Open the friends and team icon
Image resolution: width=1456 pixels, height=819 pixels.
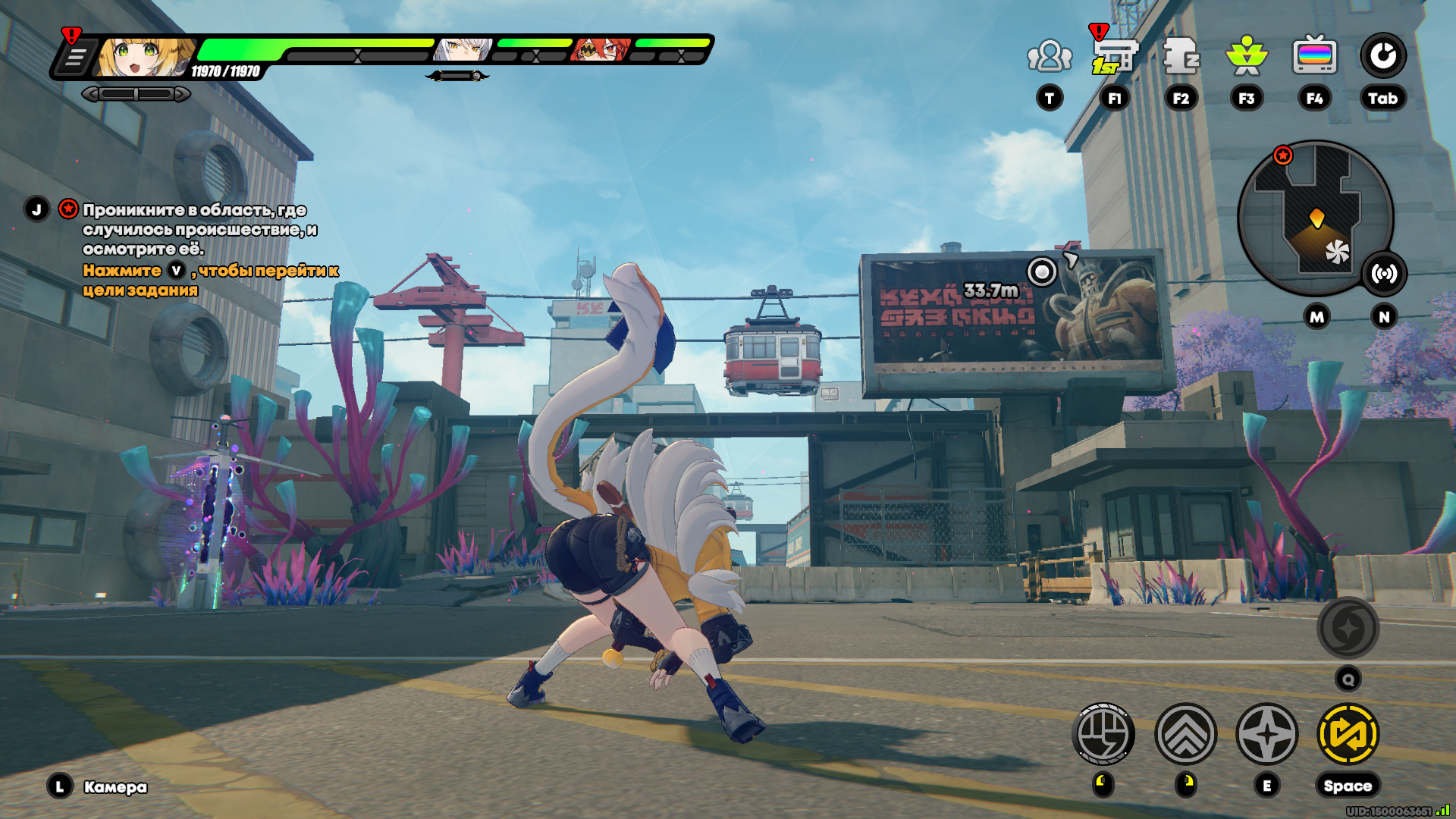point(1050,56)
